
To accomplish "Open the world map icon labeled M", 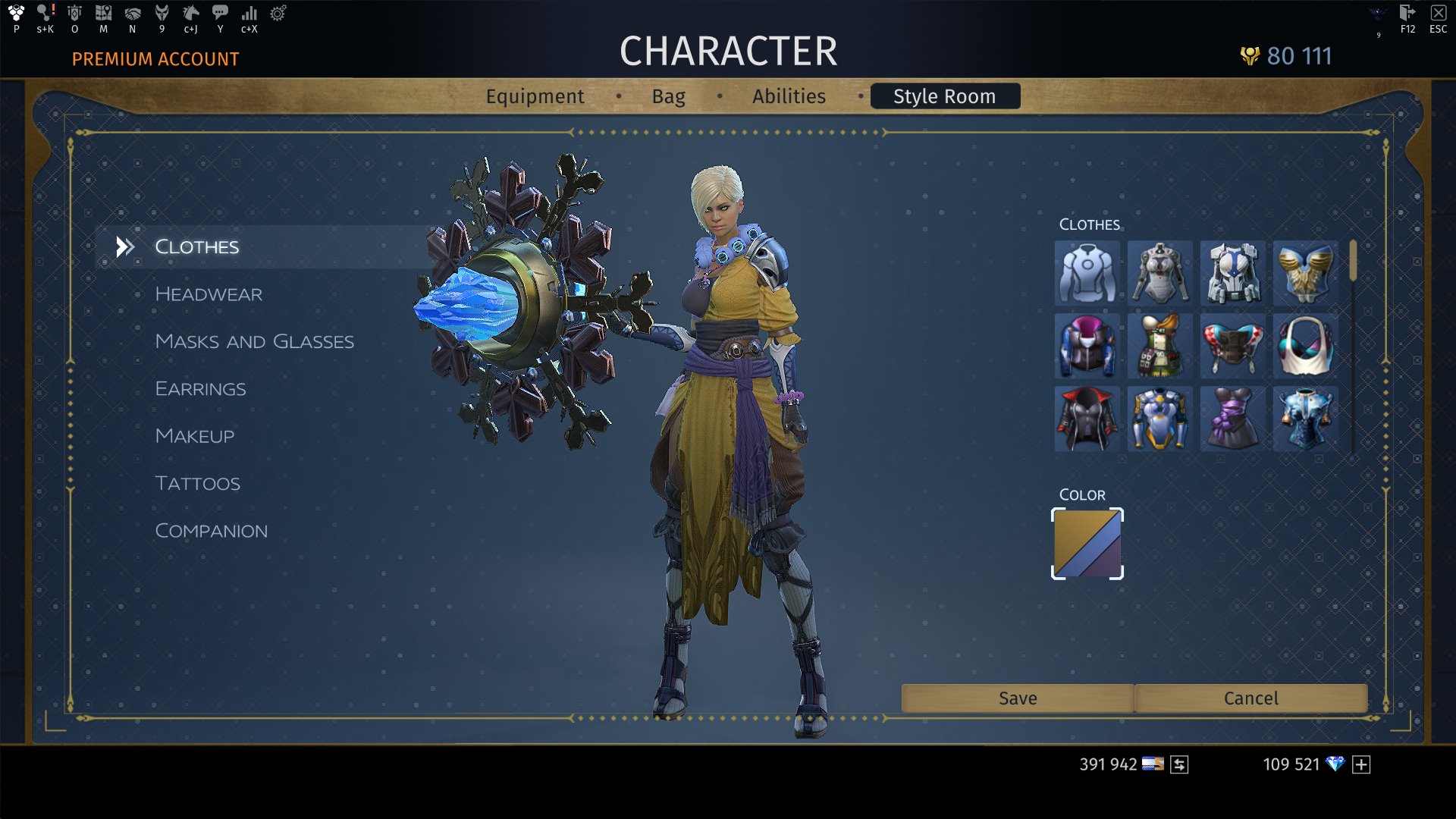I will pyautogui.click(x=103, y=15).
